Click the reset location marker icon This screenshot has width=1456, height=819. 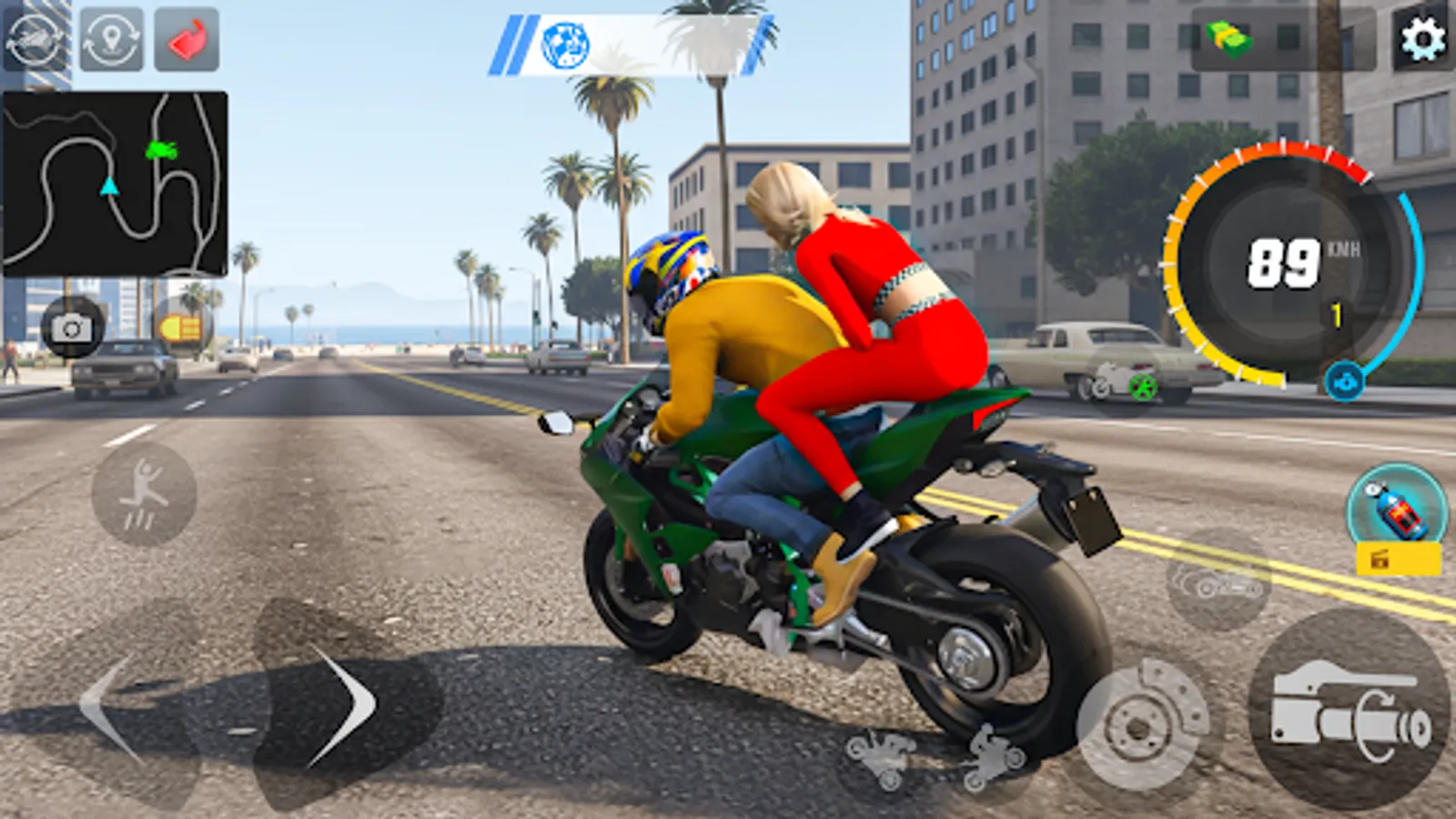click(x=109, y=38)
